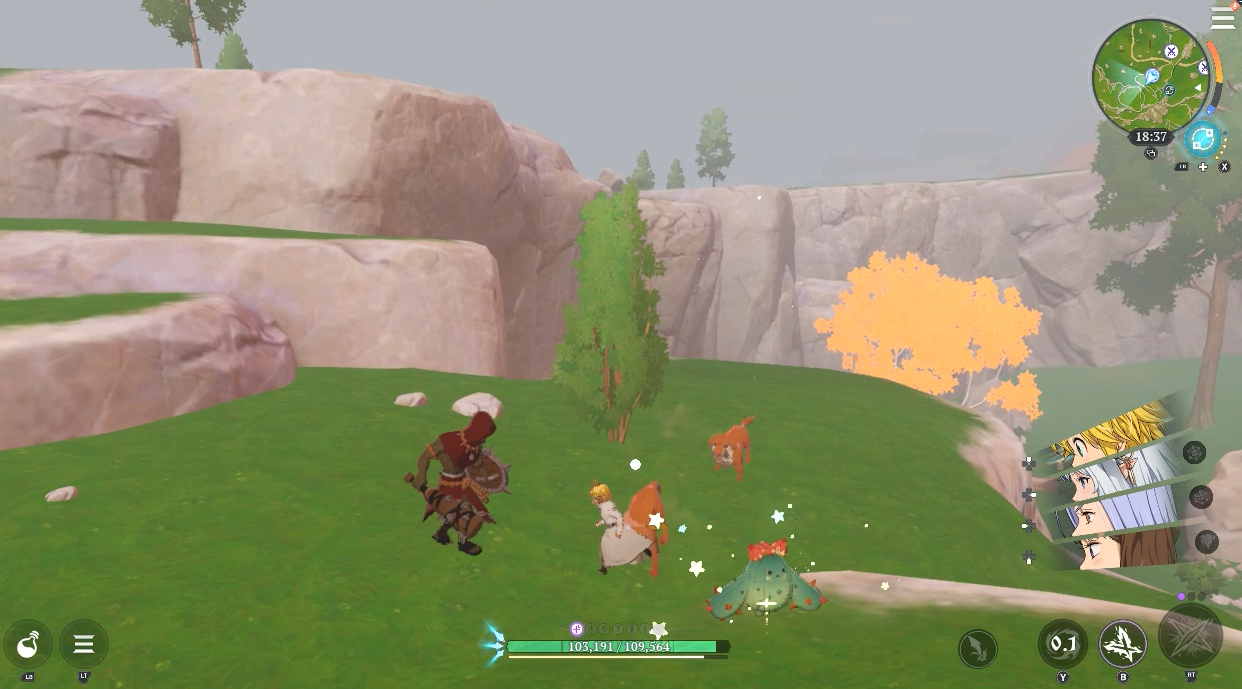Screen dimensions: 1242x689
Task: Select the crossed-swords marker on the minimap
Action: tap(1171, 51)
